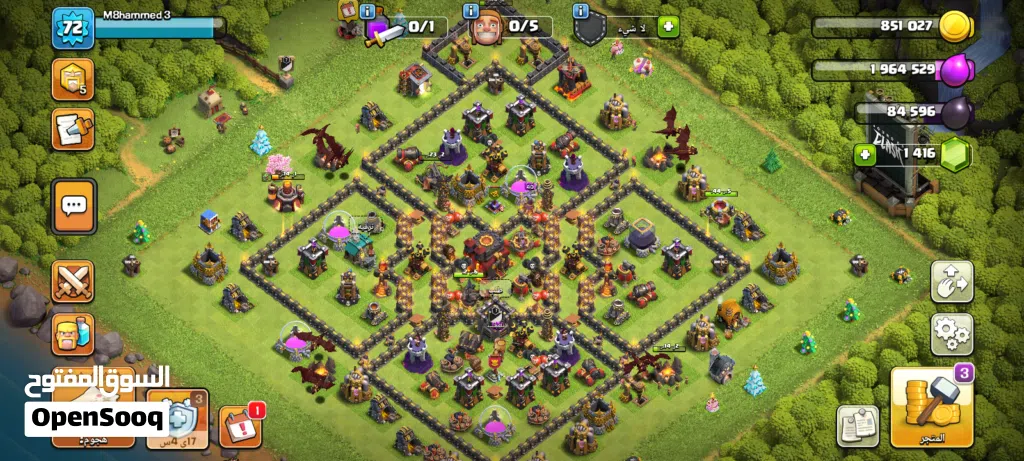Open the shop with the hammer icon
Screen dimensions: 1024x461
[x=932, y=406]
